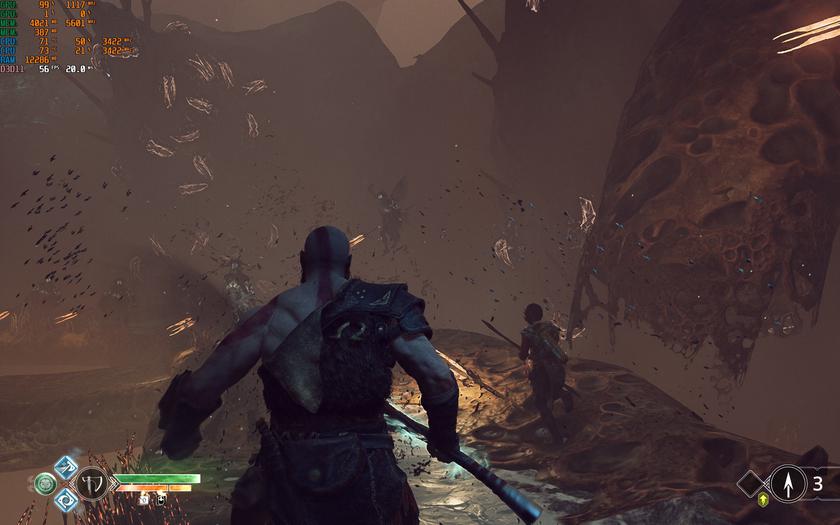Trigger the lower blue swirl runic attack
840x525 pixels.
pos(66,500)
